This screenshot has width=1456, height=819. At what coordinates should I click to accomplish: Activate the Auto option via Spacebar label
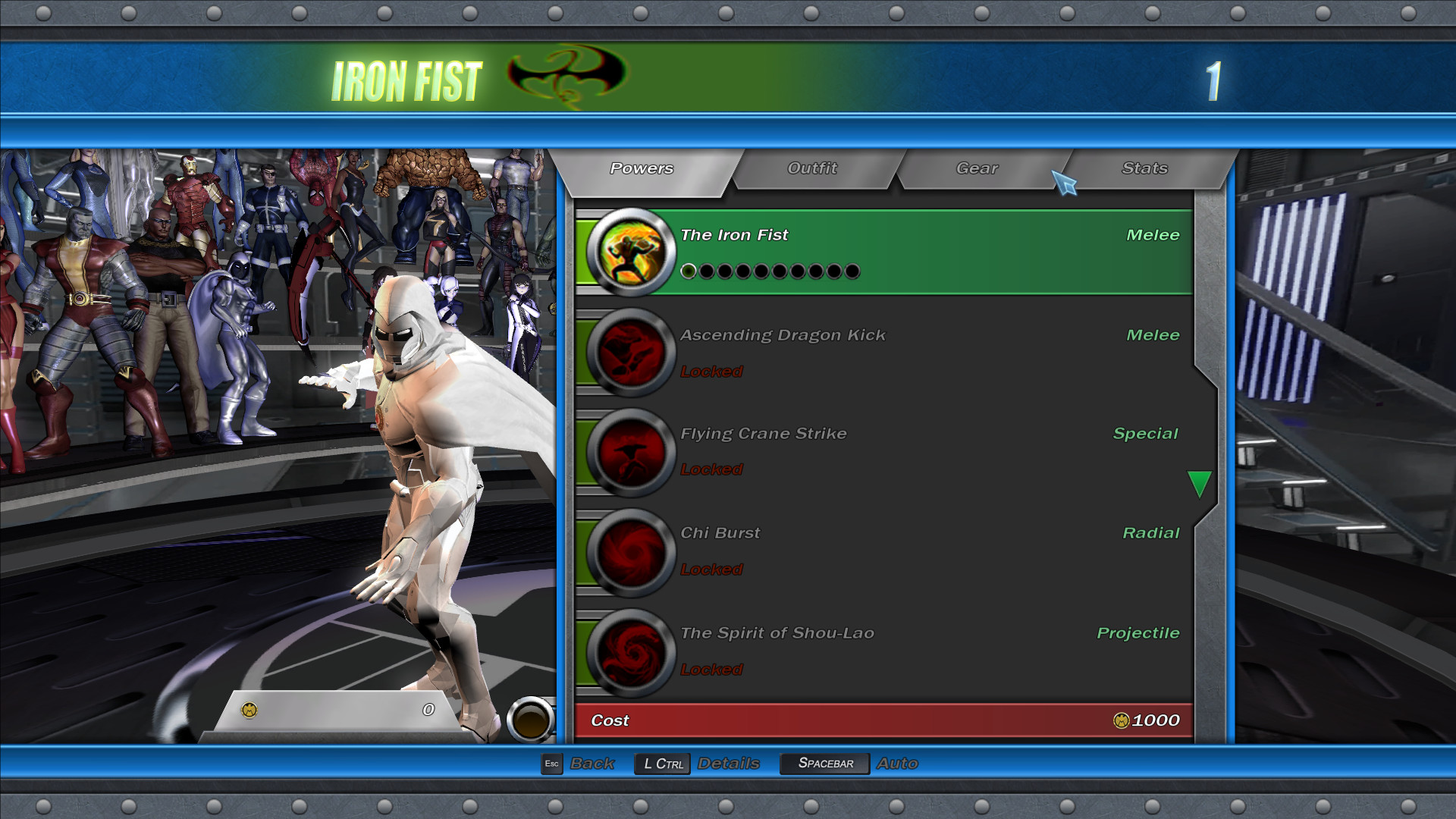(824, 763)
